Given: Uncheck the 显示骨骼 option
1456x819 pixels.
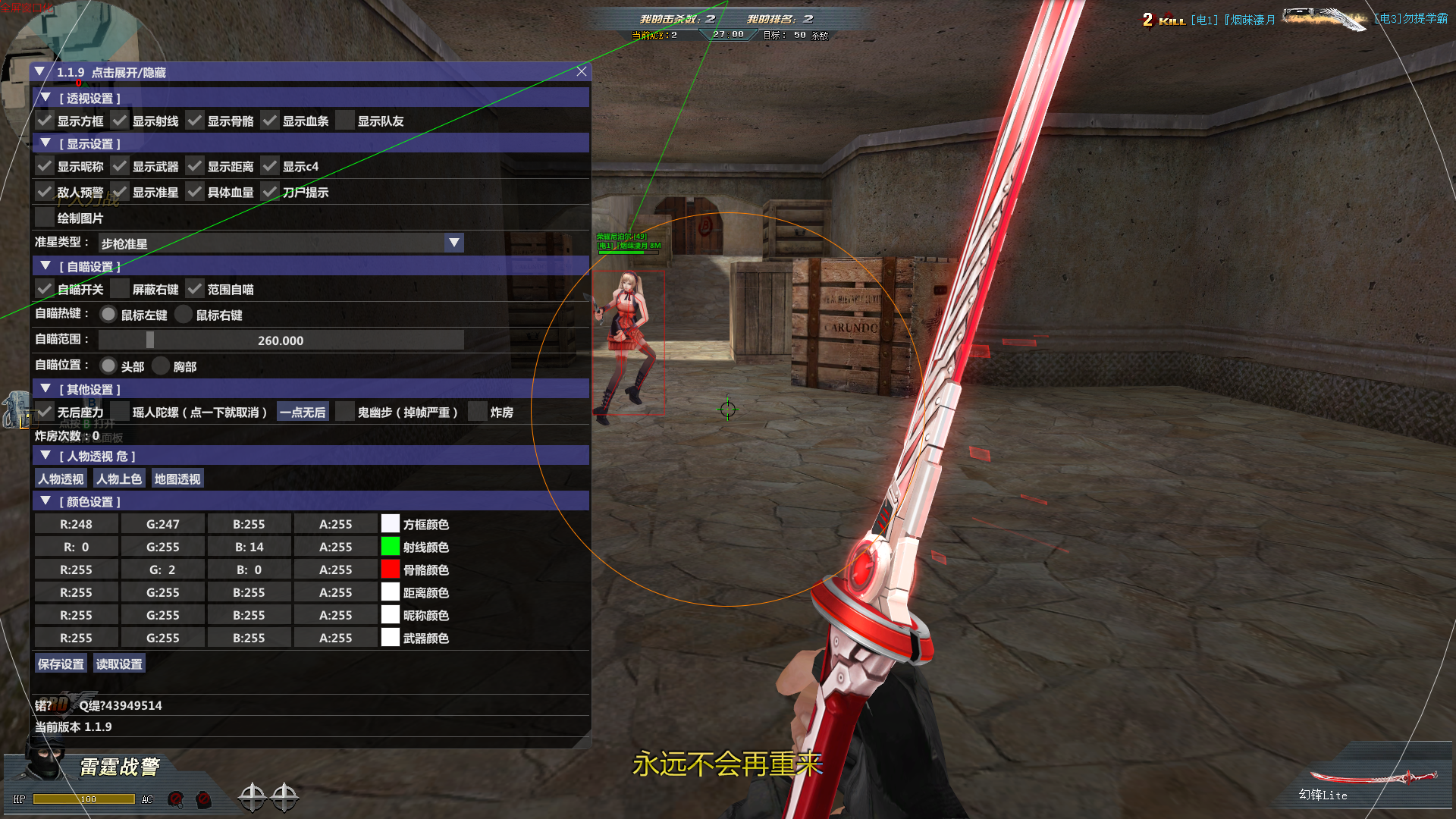Looking at the screenshot, I should point(195,121).
